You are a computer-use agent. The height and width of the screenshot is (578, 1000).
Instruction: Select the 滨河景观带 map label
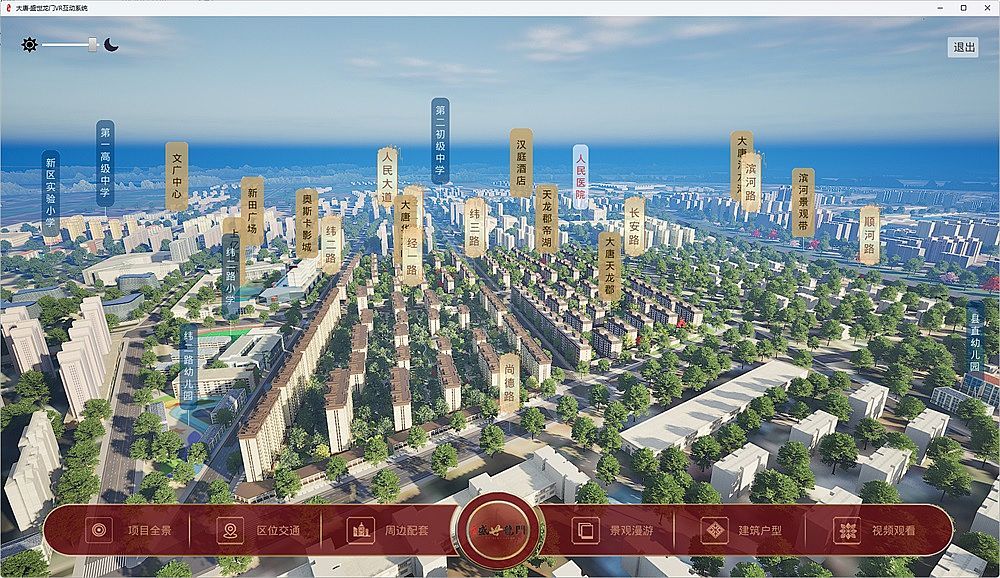pos(802,202)
